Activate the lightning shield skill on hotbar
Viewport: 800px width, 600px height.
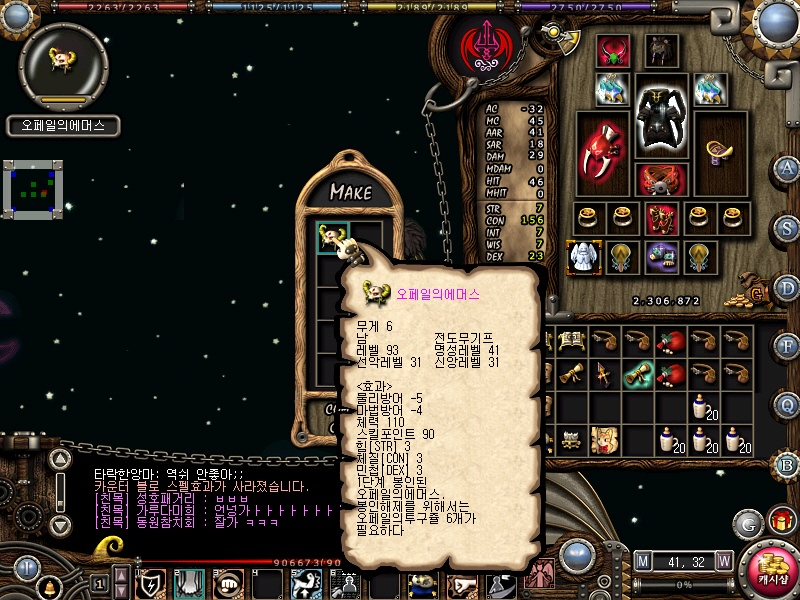tap(153, 583)
